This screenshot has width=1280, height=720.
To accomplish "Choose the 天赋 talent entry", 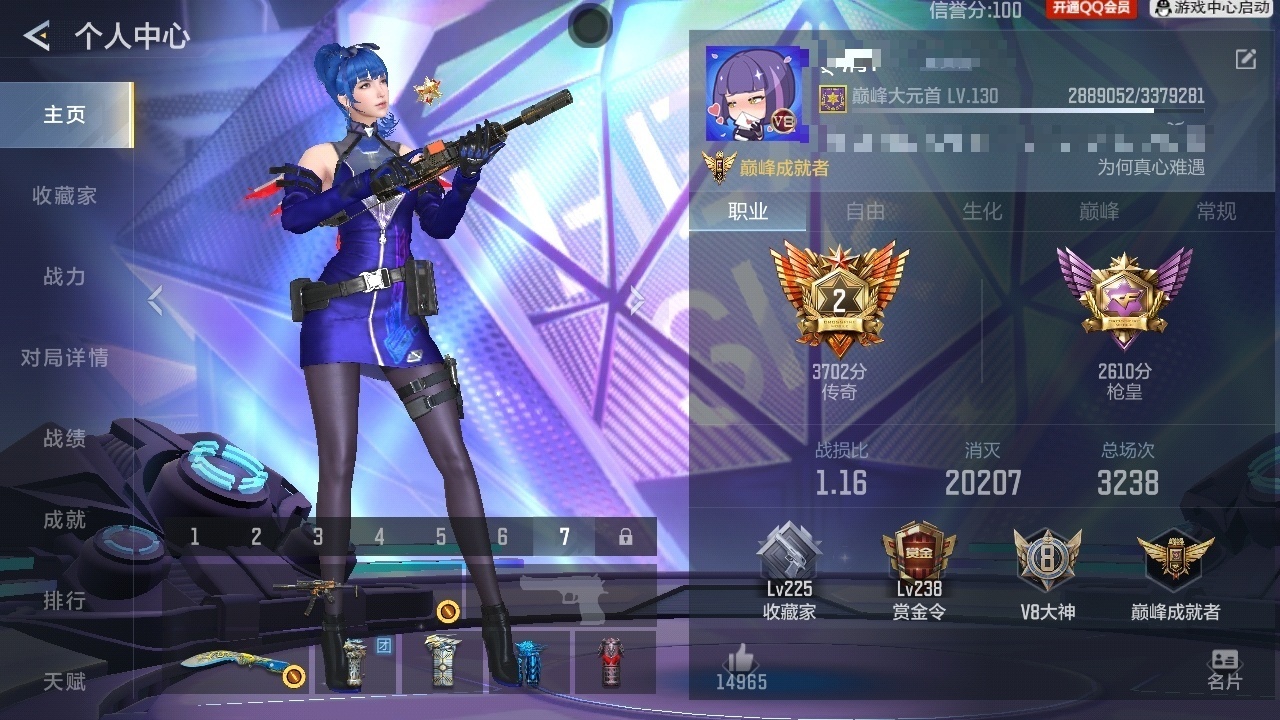I will pos(65,682).
